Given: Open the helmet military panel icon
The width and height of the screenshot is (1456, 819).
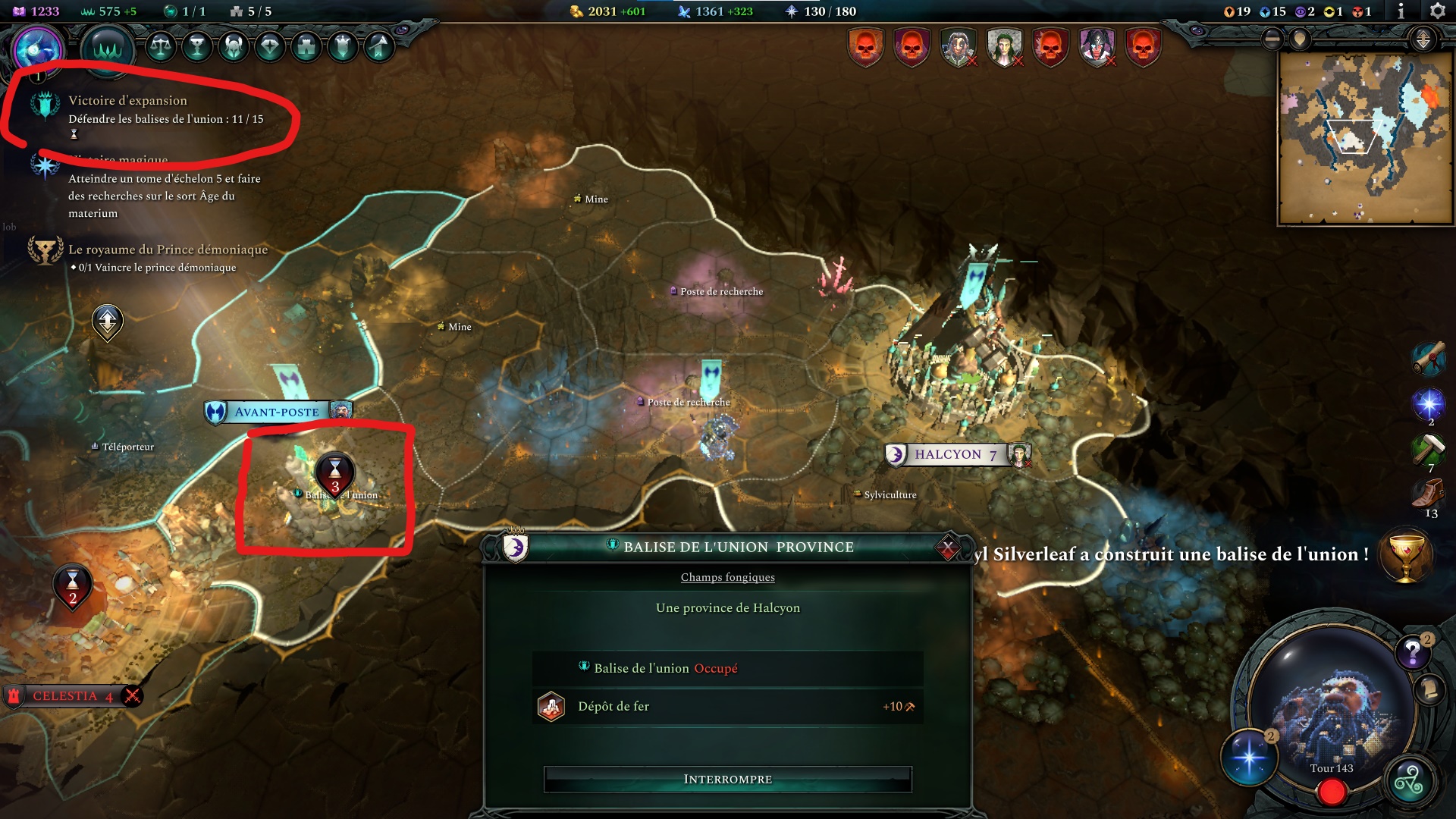Looking at the screenshot, I should click(235, 48).
